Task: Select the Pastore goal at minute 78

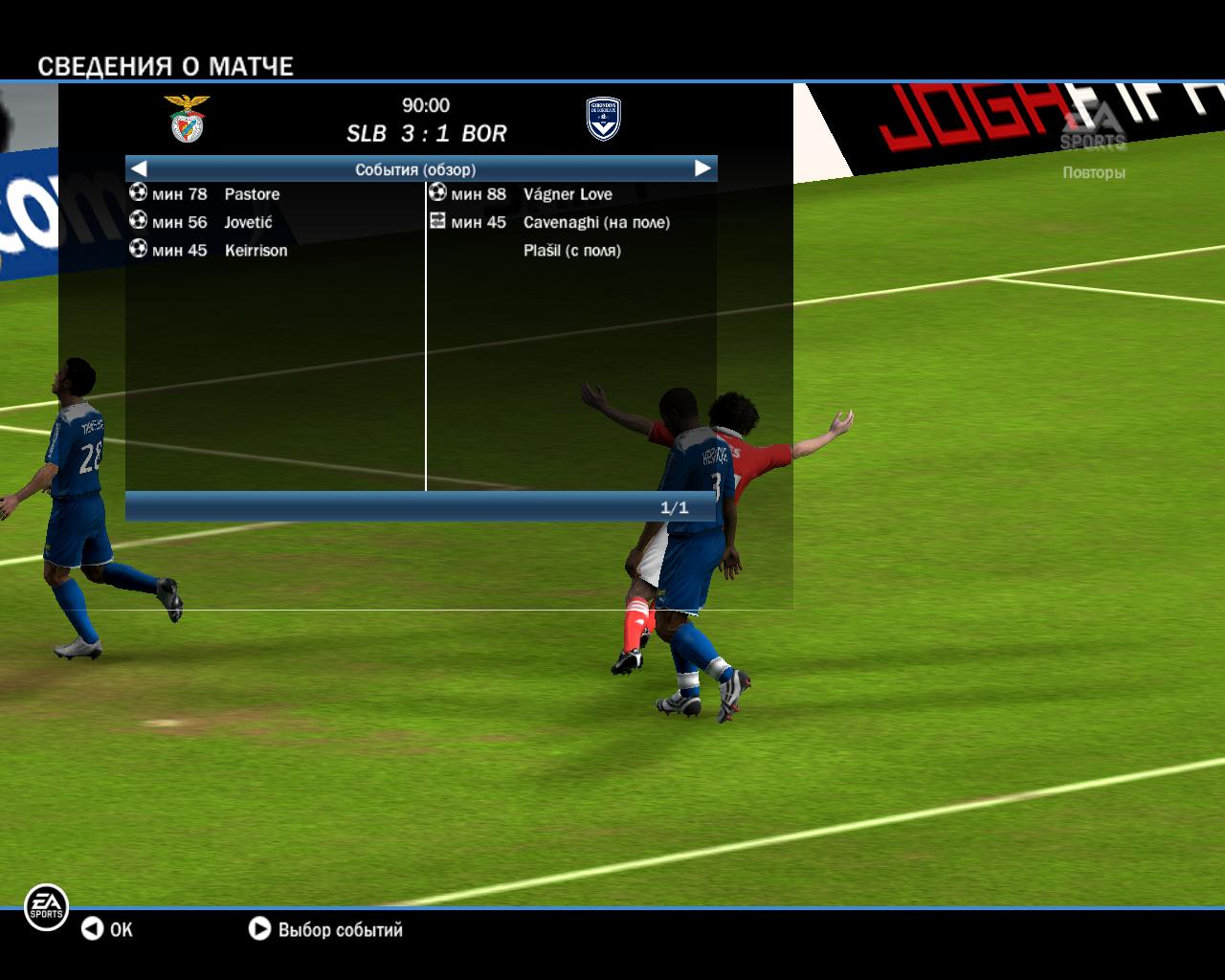Action: click(x=252, y=194)
